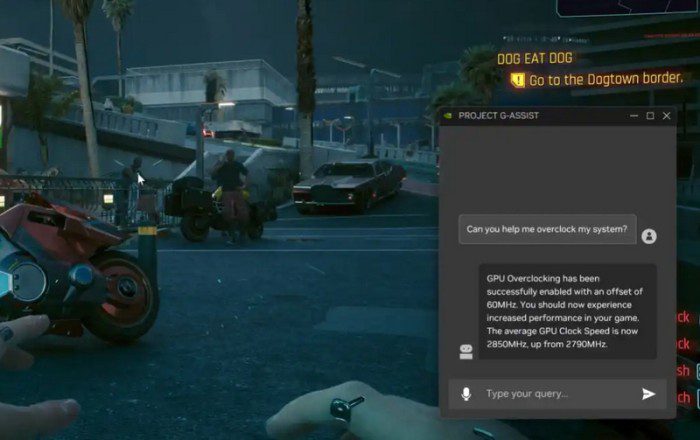Select the 'Go to the Dogtown border' objective
The image size is (700, 440).
coord(606,79)
